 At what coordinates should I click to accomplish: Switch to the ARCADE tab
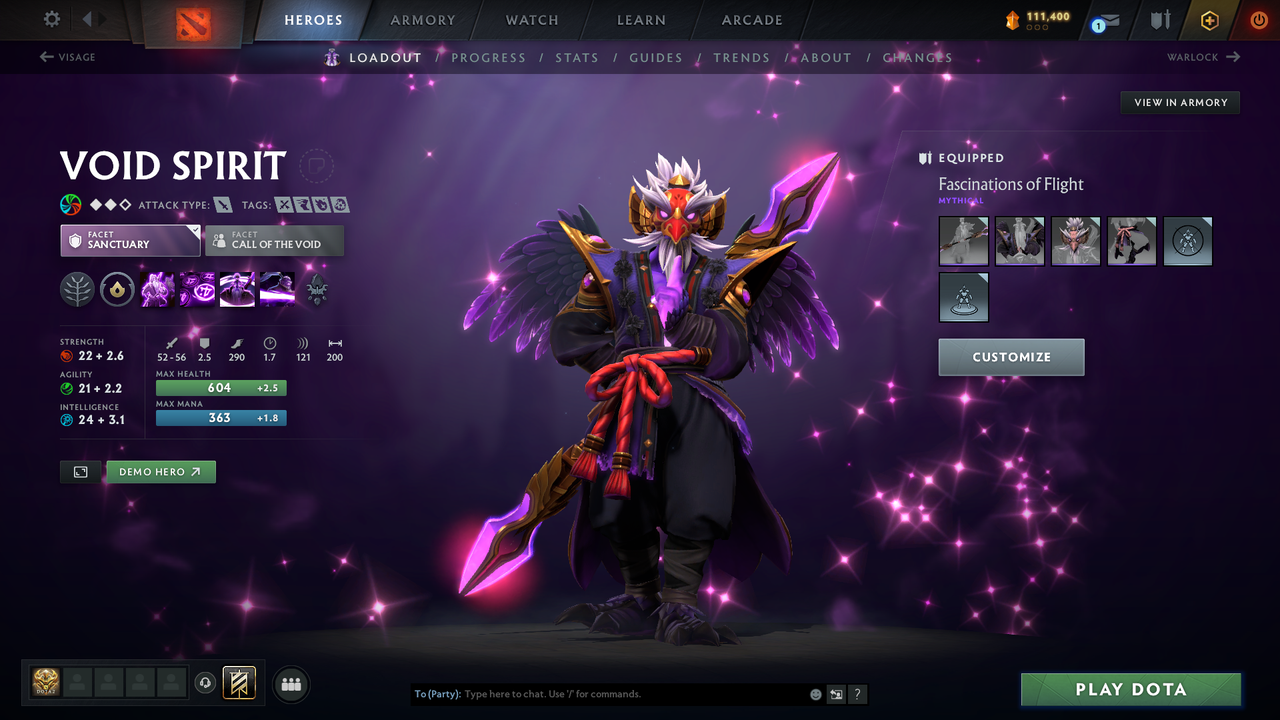coord(751,19)
